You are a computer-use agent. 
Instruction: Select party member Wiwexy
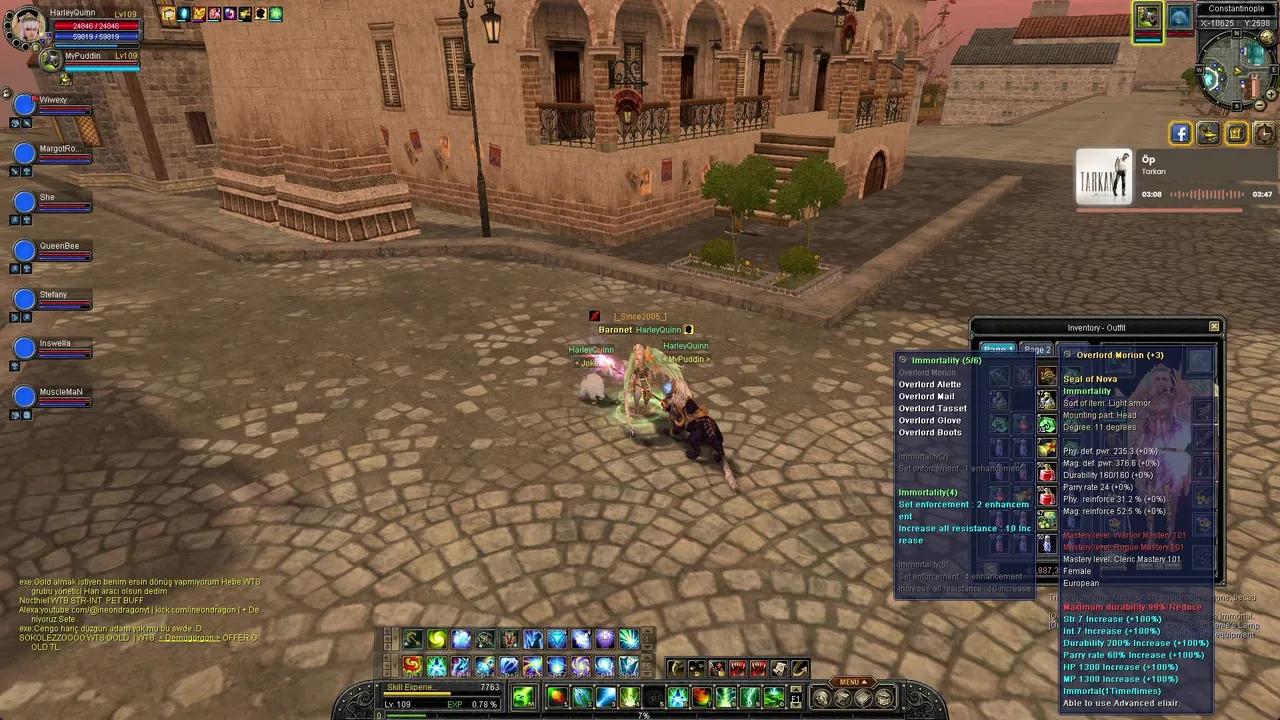pos(24,105)
